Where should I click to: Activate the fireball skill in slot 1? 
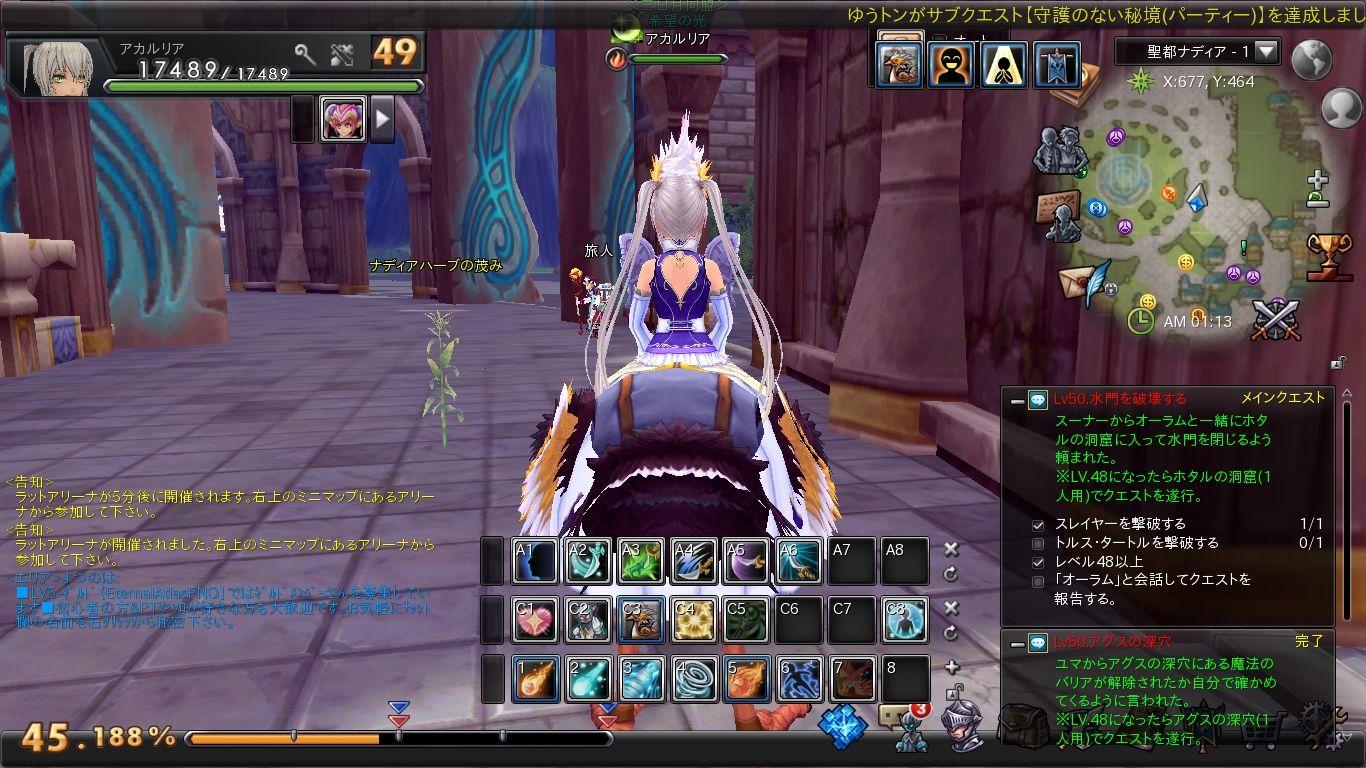pyautogui.click(x=536, y=679)
